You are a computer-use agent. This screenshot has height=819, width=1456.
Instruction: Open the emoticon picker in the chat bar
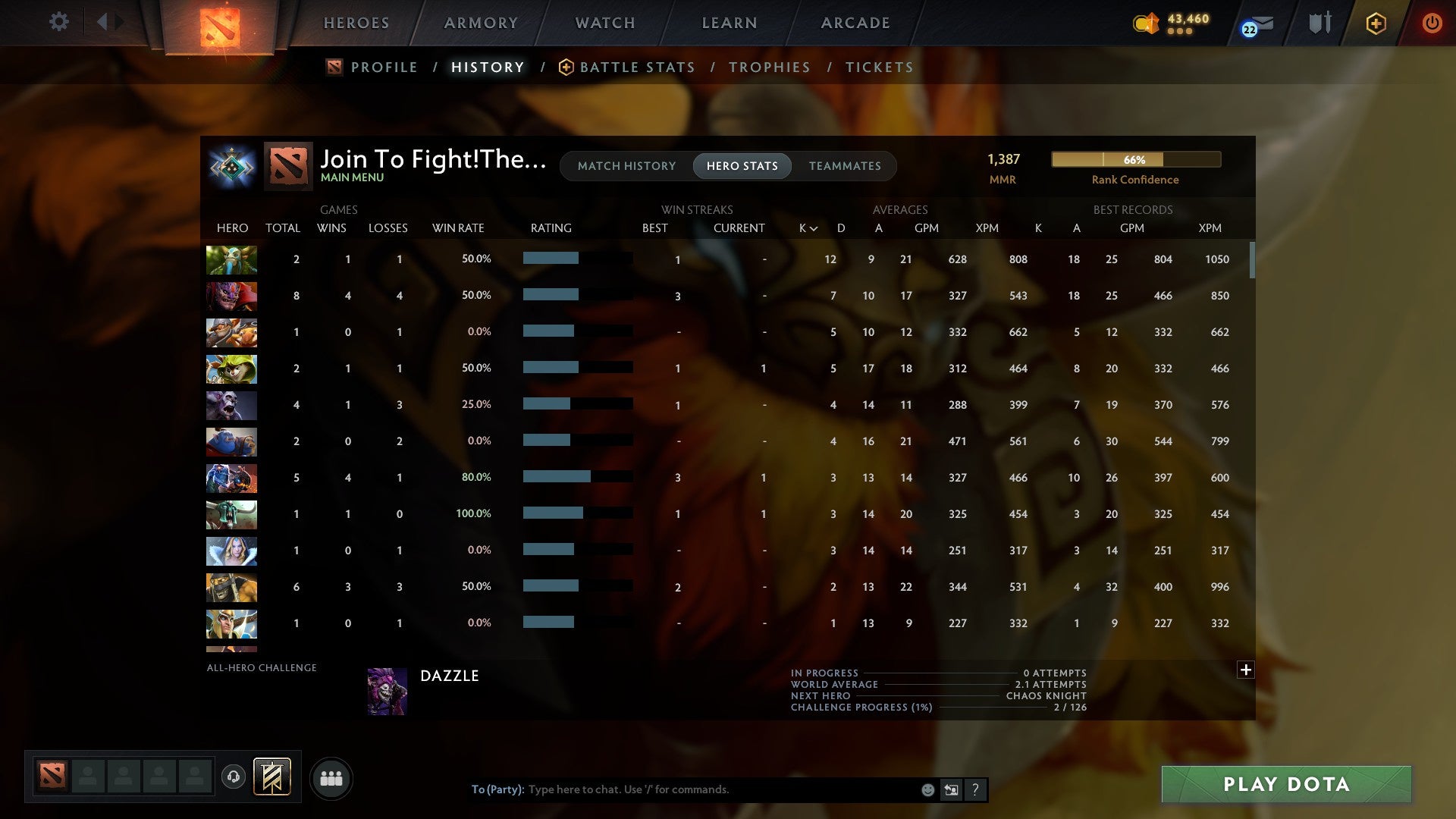[x=927, y=789]
